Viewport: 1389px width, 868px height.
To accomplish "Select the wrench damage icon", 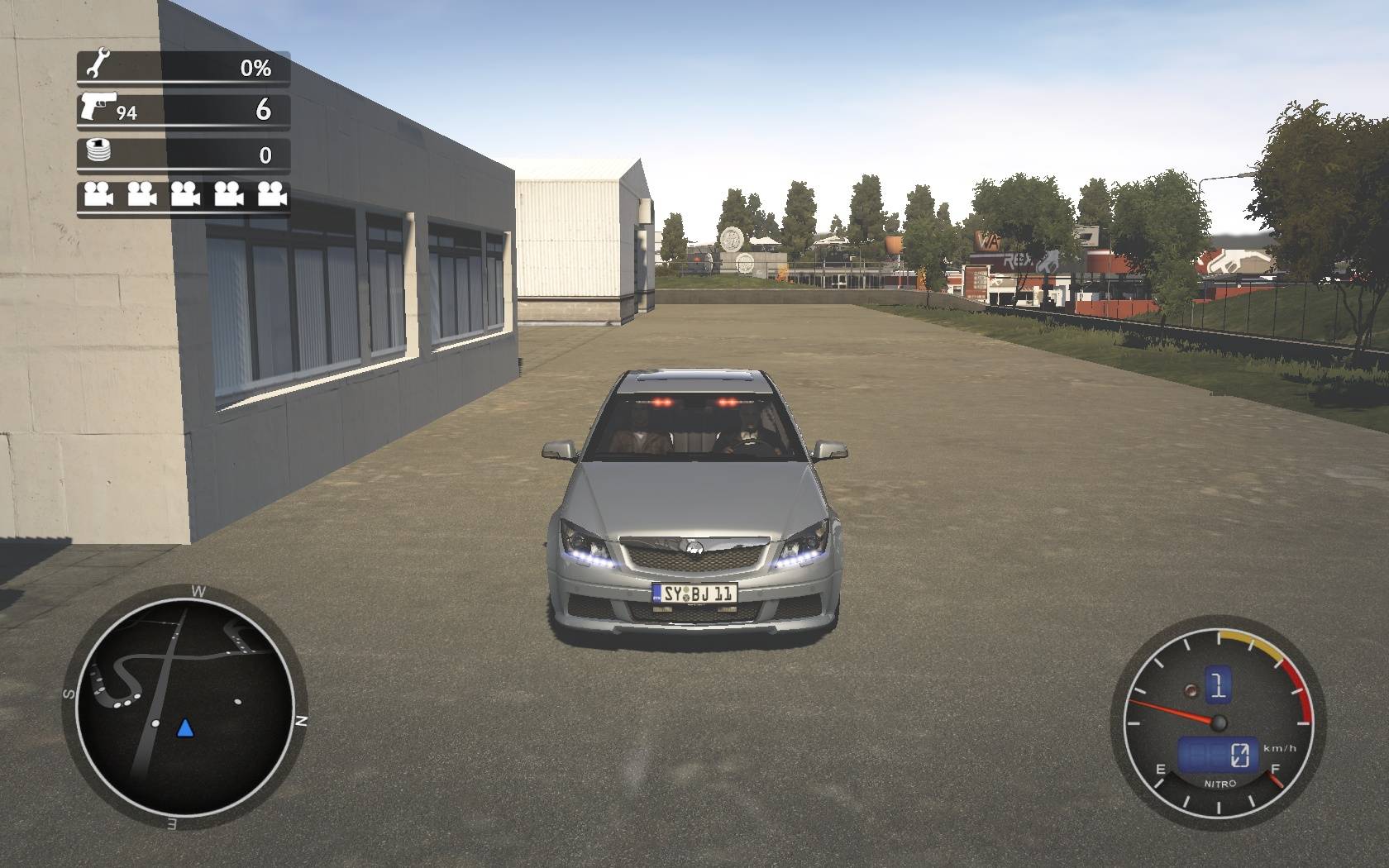I will coord(98,64).
